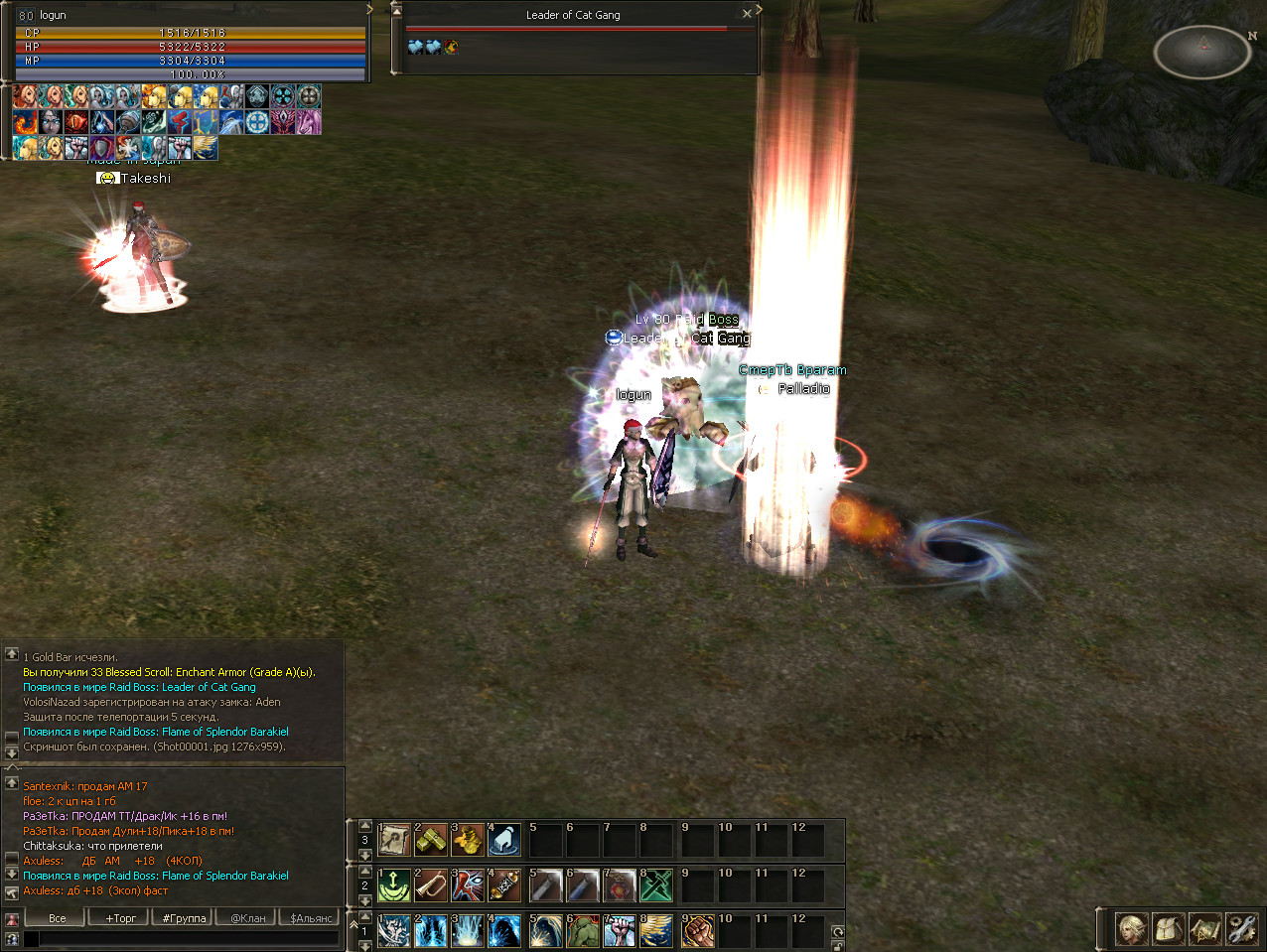The image size is (1267, 952).
Task: Activate the golden wings skill icon
Action: click(656, 932)
